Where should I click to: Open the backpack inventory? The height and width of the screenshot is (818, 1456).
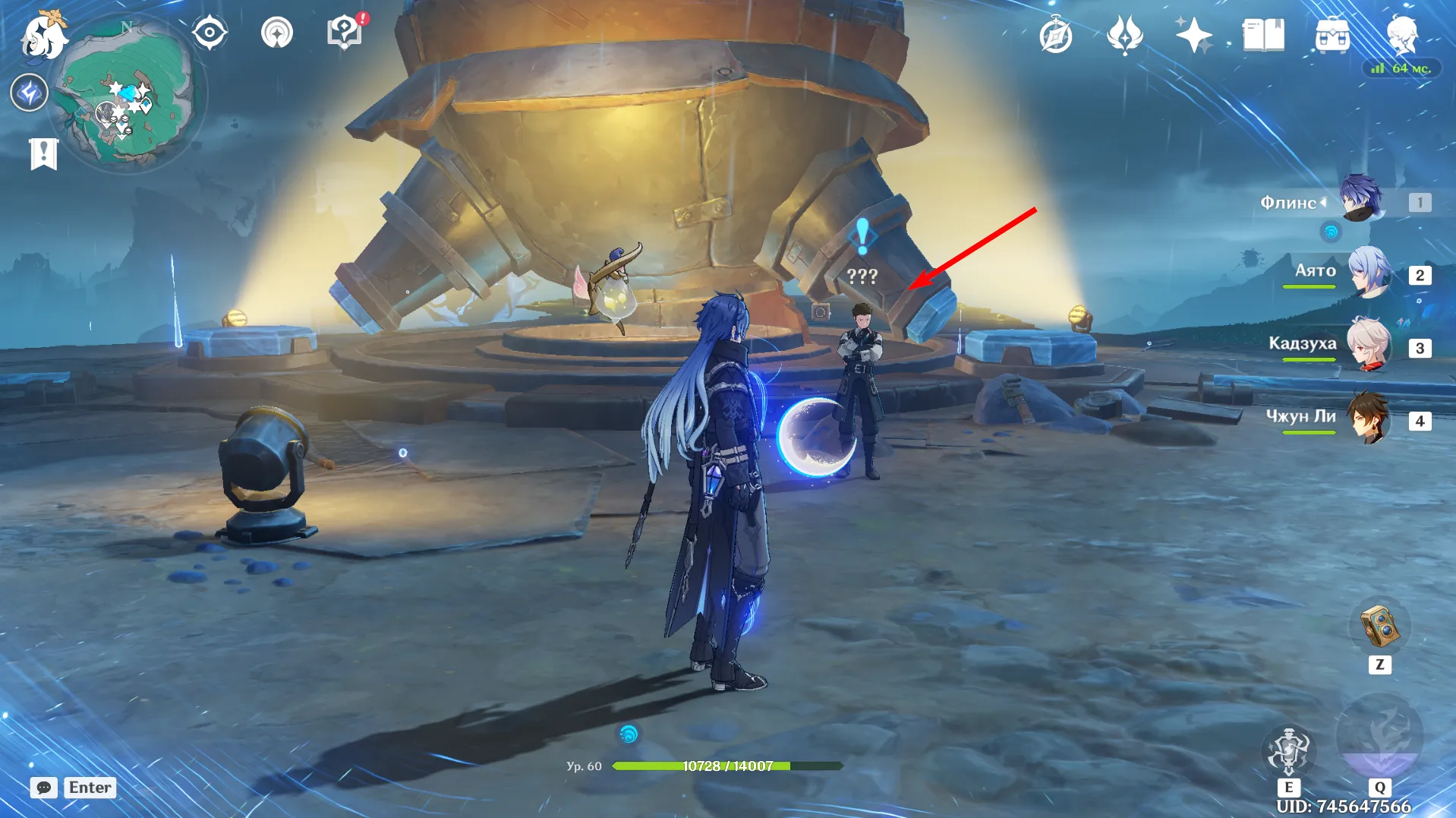[x=1332, y=36]
